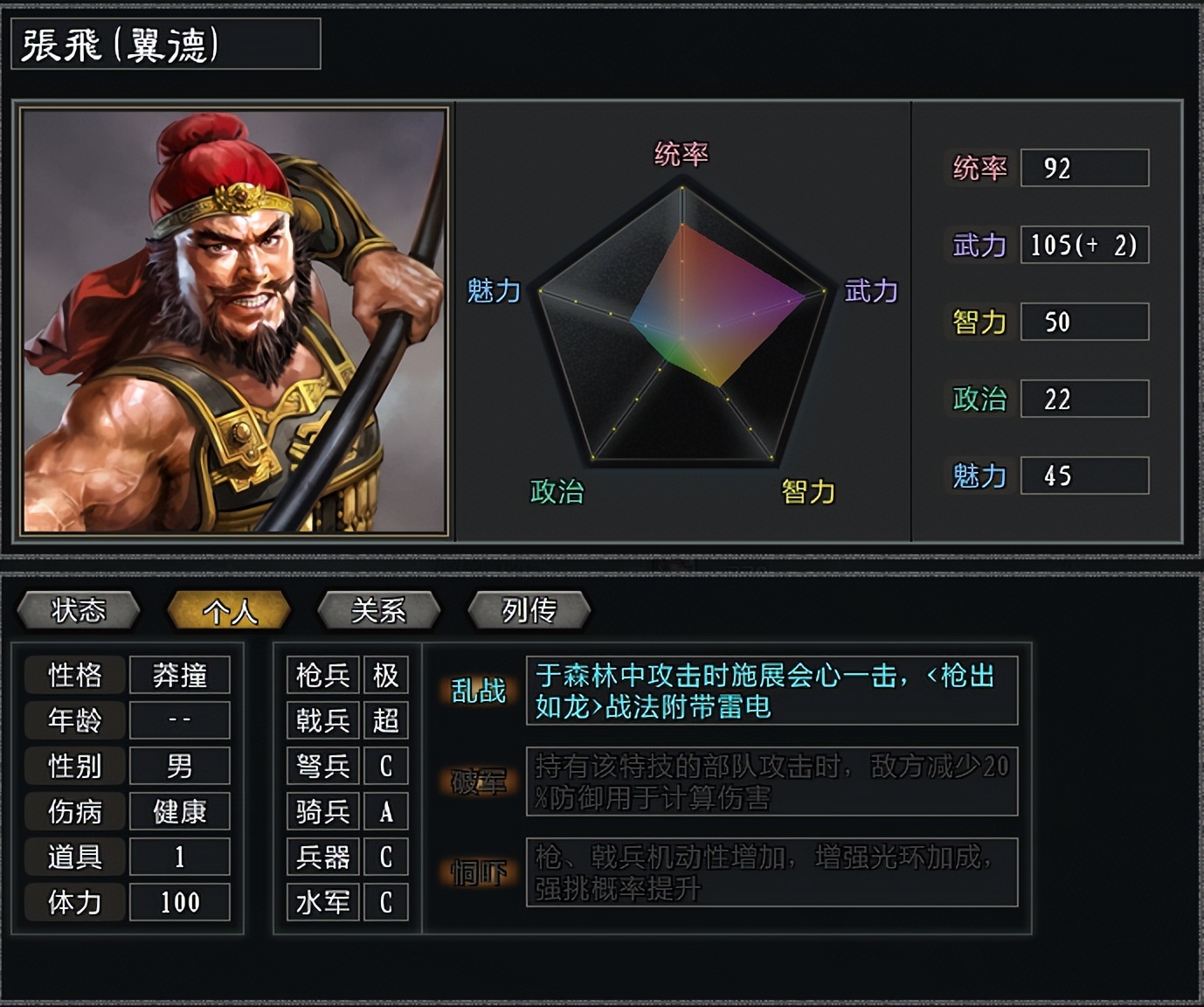Viewport: 1204px width, 1007px height.
Task: Select the 乱战 skill entry
Action: point(478,691)
